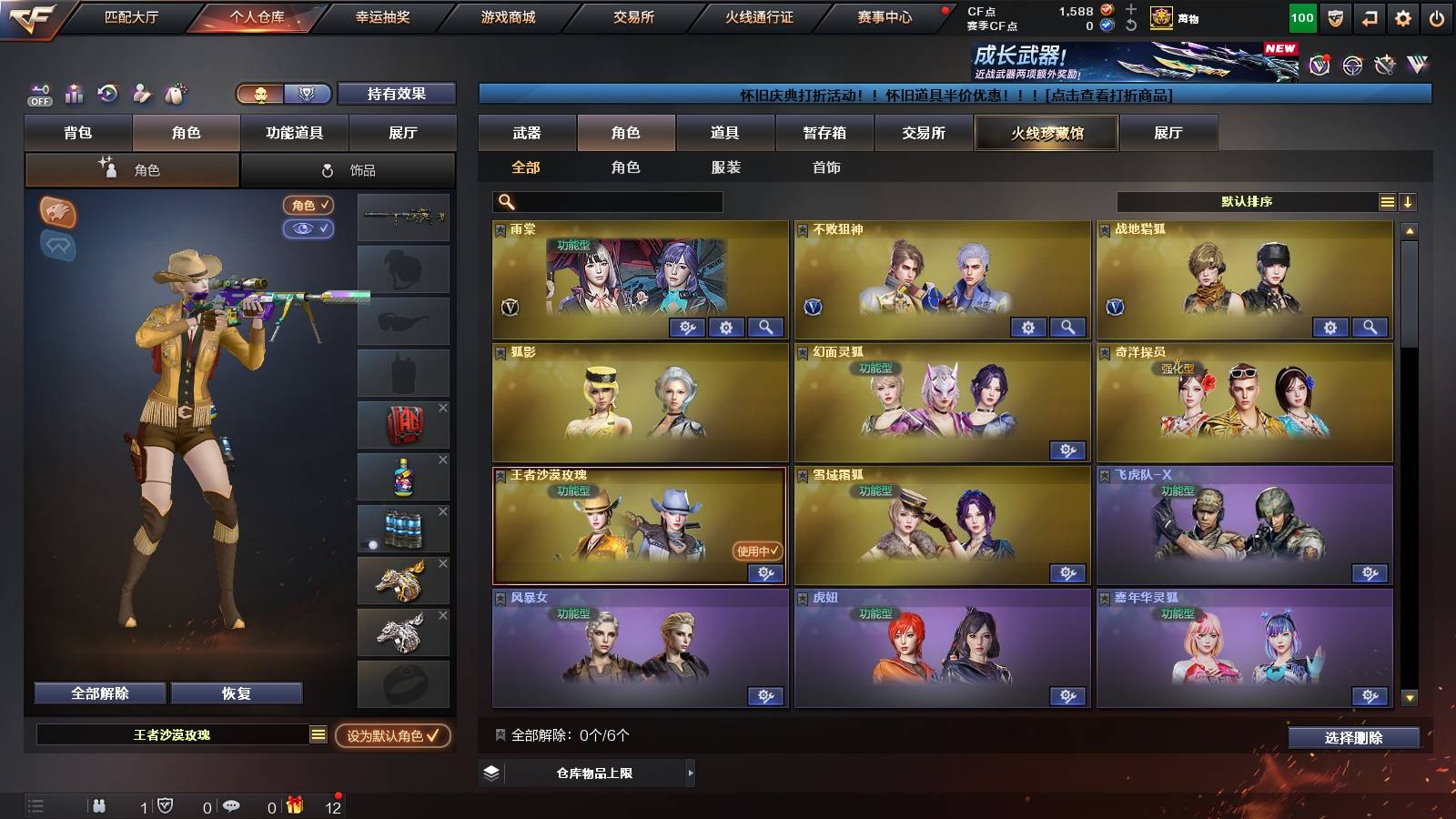This screenshot has width=1456, height=819.
Task: Click the 全部解除 button under character model
Action: click(x=98, y=693)
